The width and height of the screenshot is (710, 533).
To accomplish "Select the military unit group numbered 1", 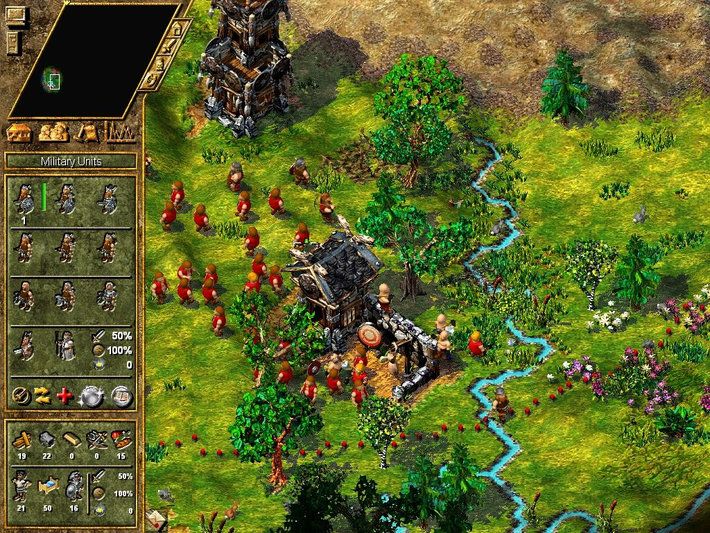I will (x=22, y=199).
